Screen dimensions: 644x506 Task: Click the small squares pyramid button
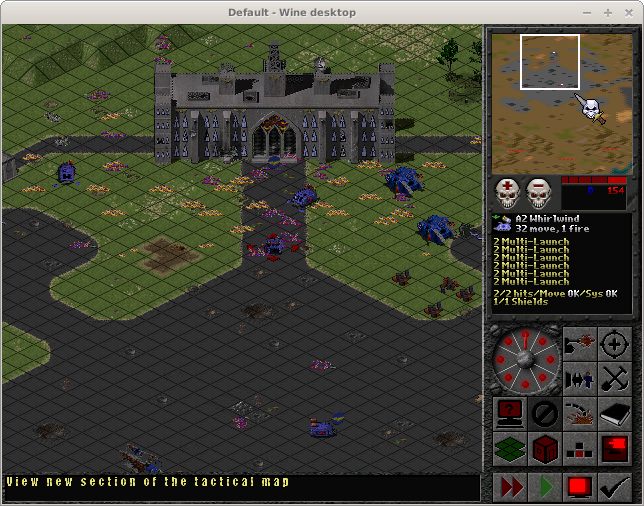pyautogui.click(x=580, y=447)
